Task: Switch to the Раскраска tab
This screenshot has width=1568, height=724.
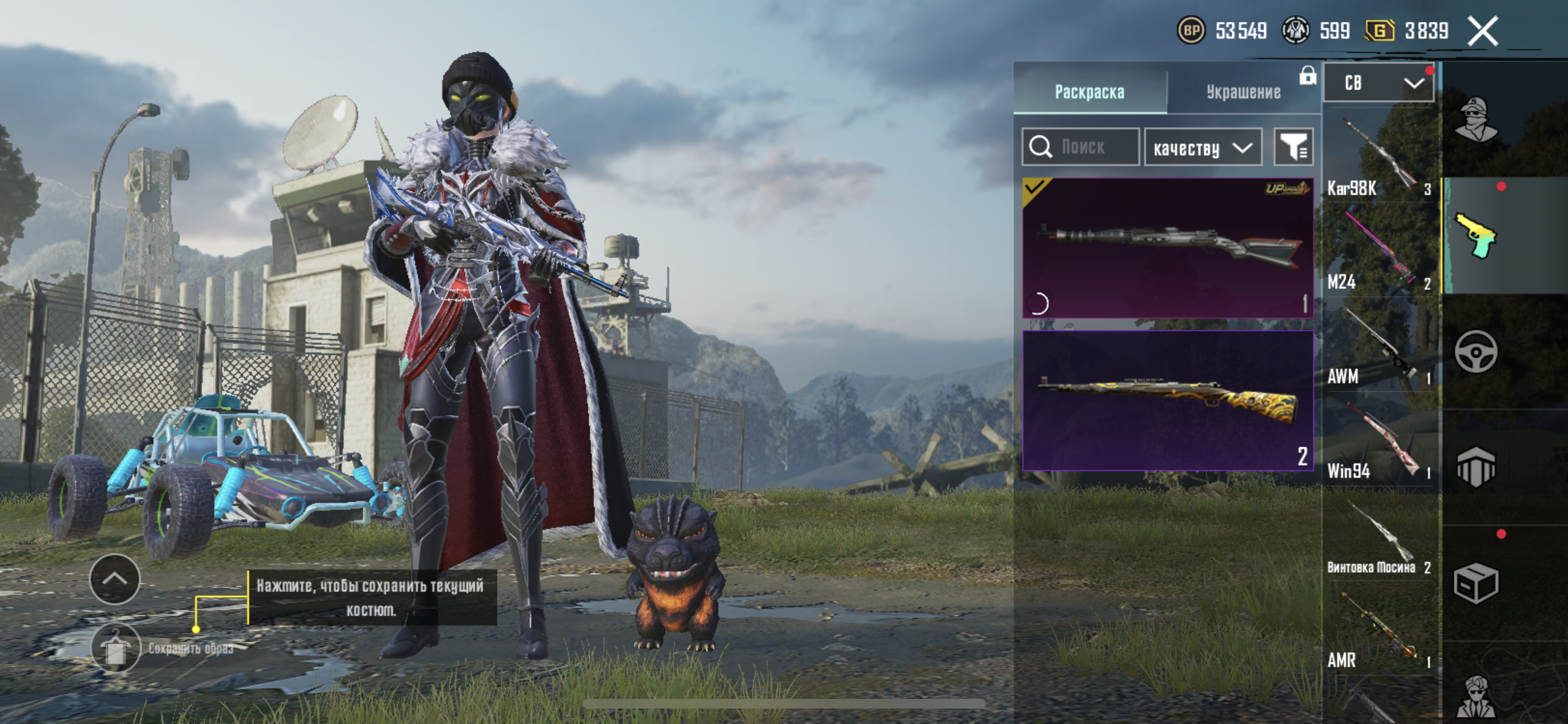Action: (x=1089, y=91)
